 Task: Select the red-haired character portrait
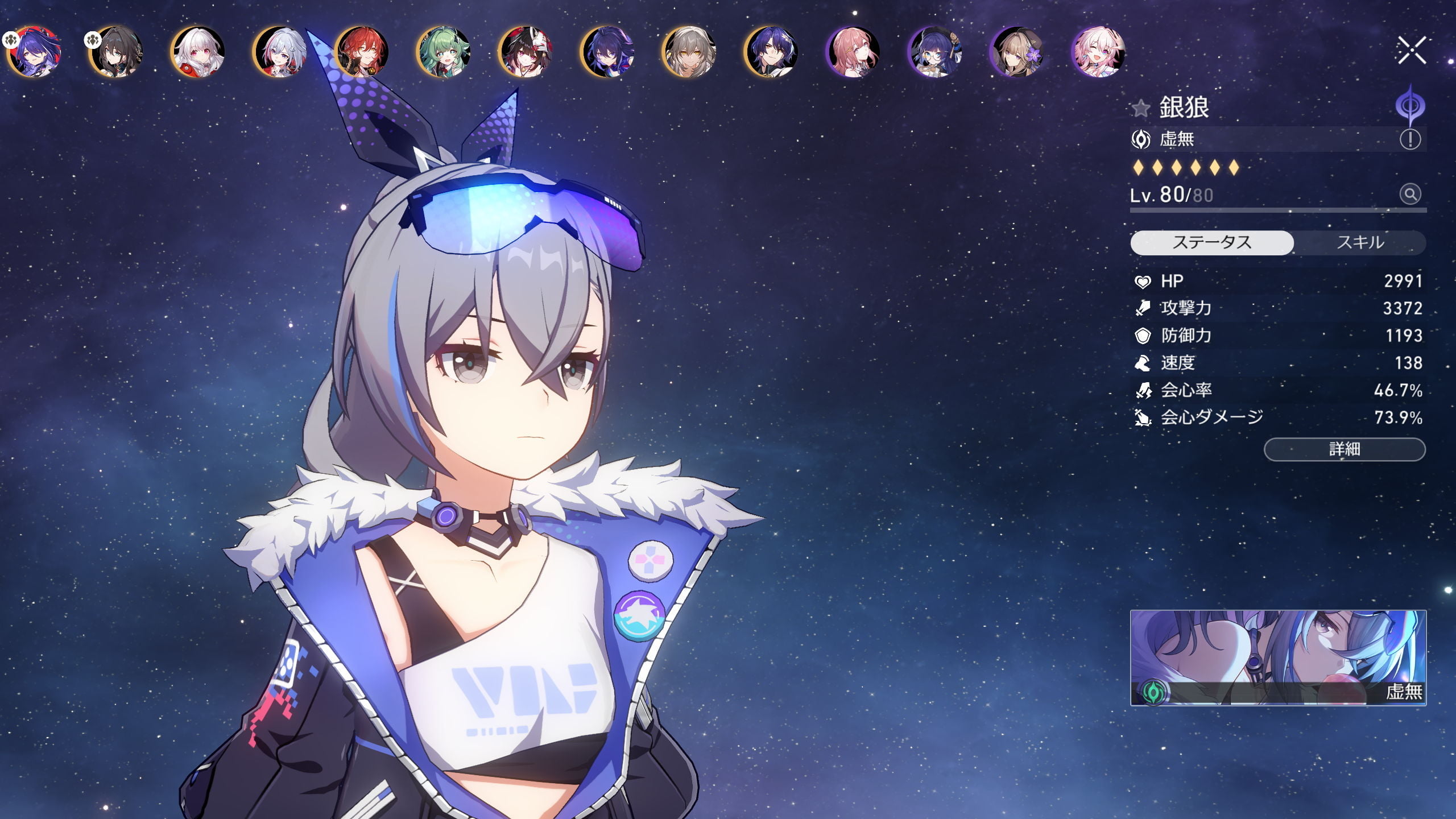tap(362, 52)
